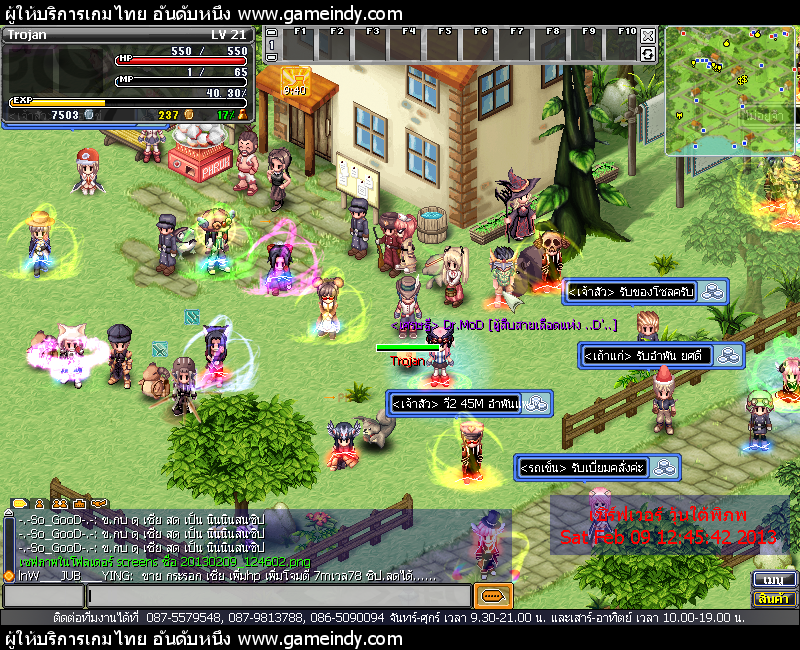
Task: Close the F-key hotbar with X
Action: (648, 36)
